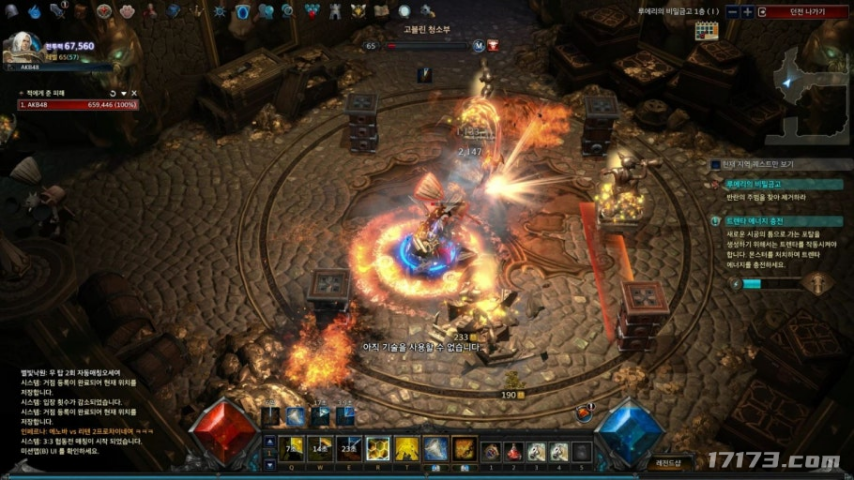Activate the skill in the R hotbar slot
Screen dimensions: 854x480
[377, 449]
